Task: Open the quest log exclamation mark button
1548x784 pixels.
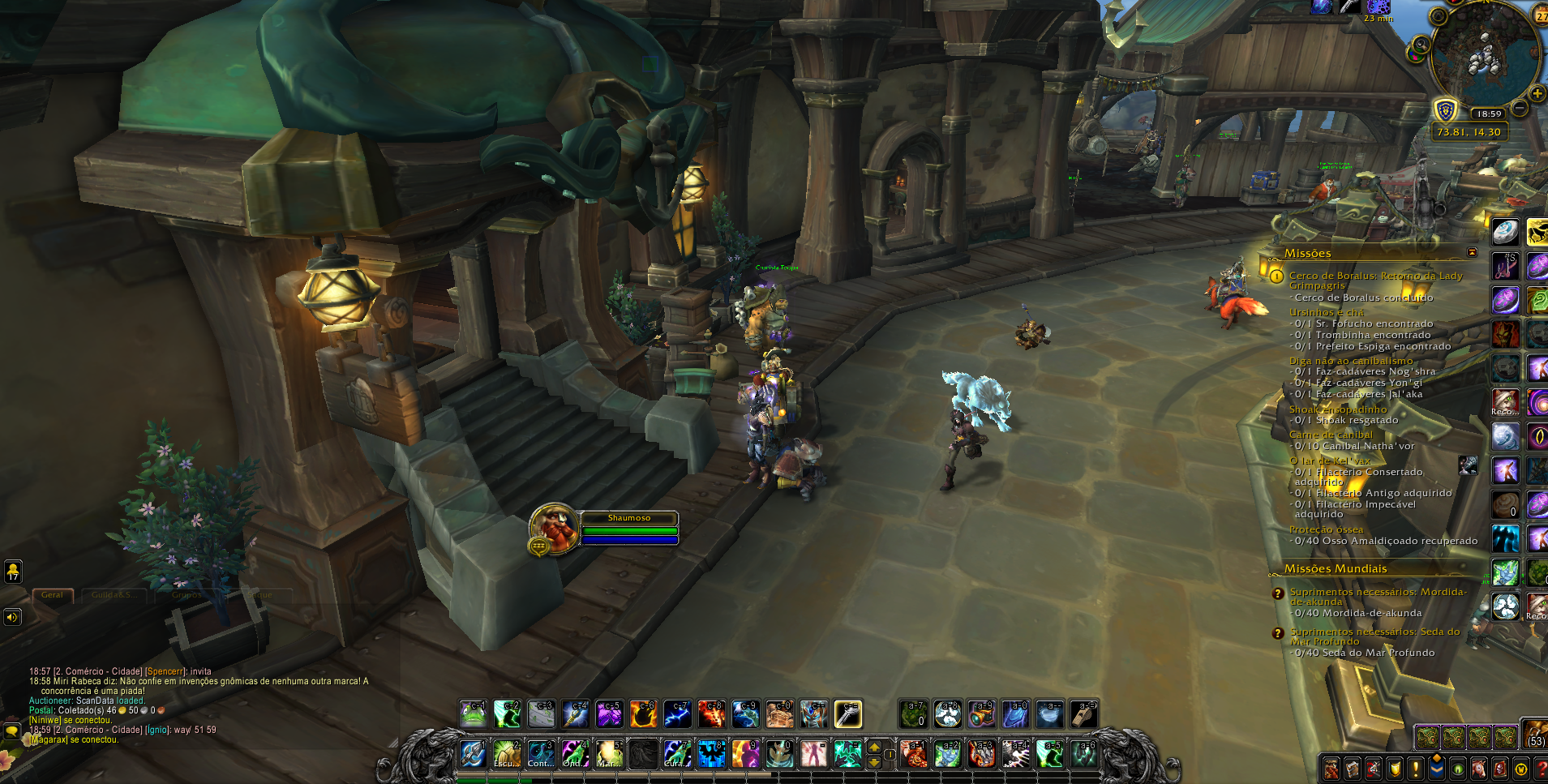Action: coord(1415,768)
